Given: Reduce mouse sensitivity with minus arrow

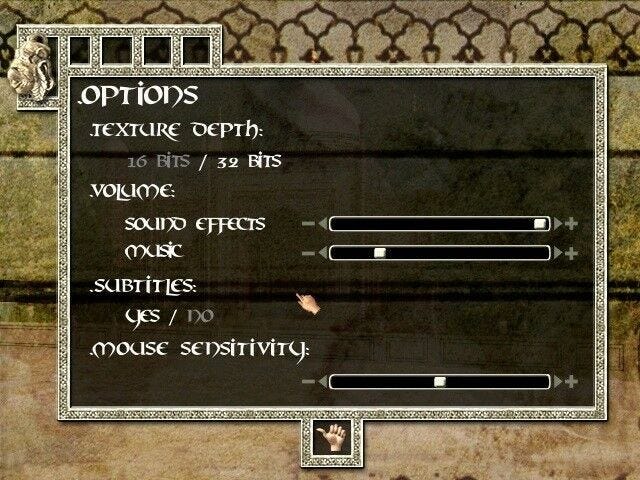Looking at the screenshot, I should [x=312, y=381].
